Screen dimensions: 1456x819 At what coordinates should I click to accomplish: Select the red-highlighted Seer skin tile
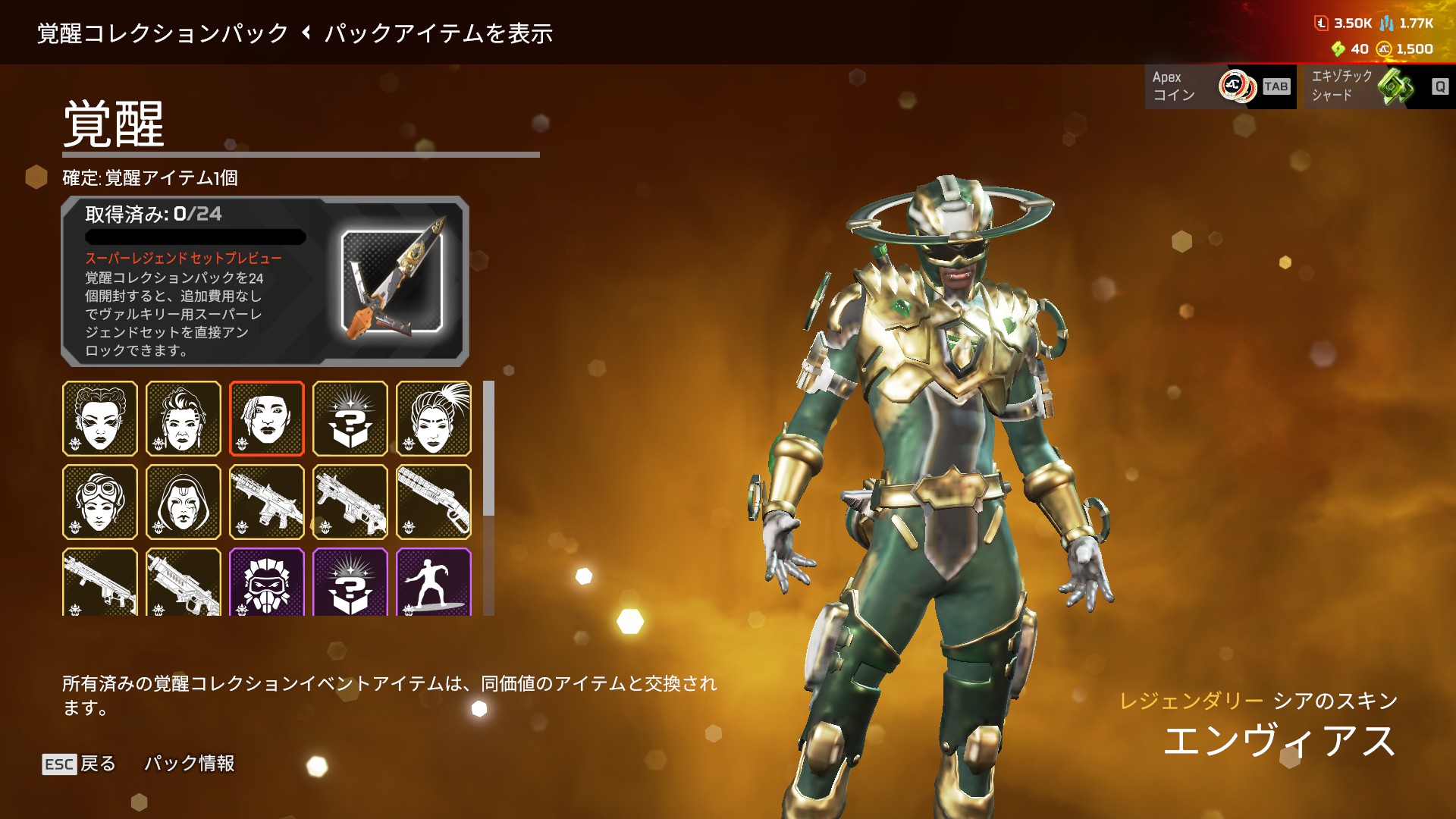[267, 419]
